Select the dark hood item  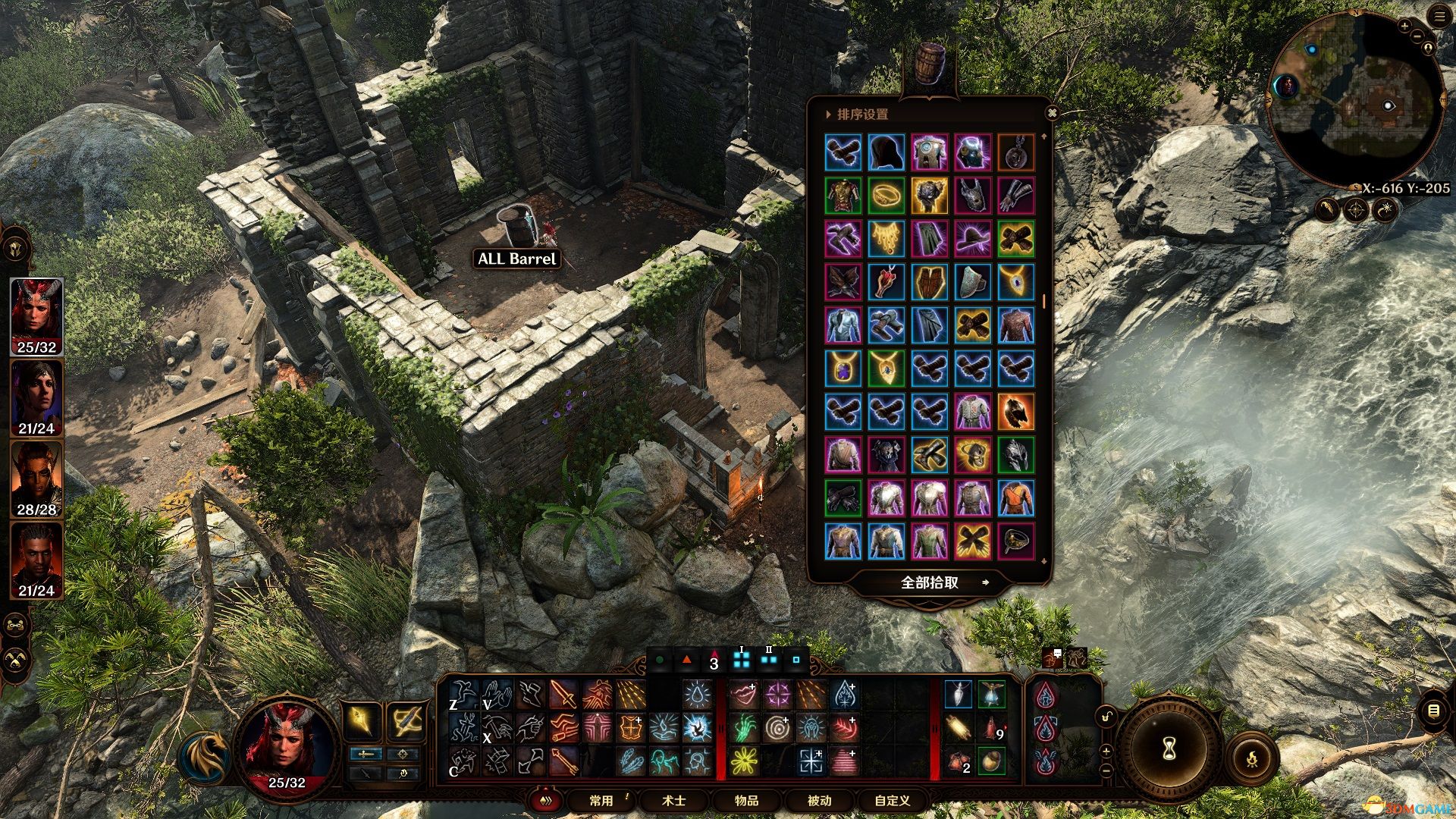click(x=886, y=152)
